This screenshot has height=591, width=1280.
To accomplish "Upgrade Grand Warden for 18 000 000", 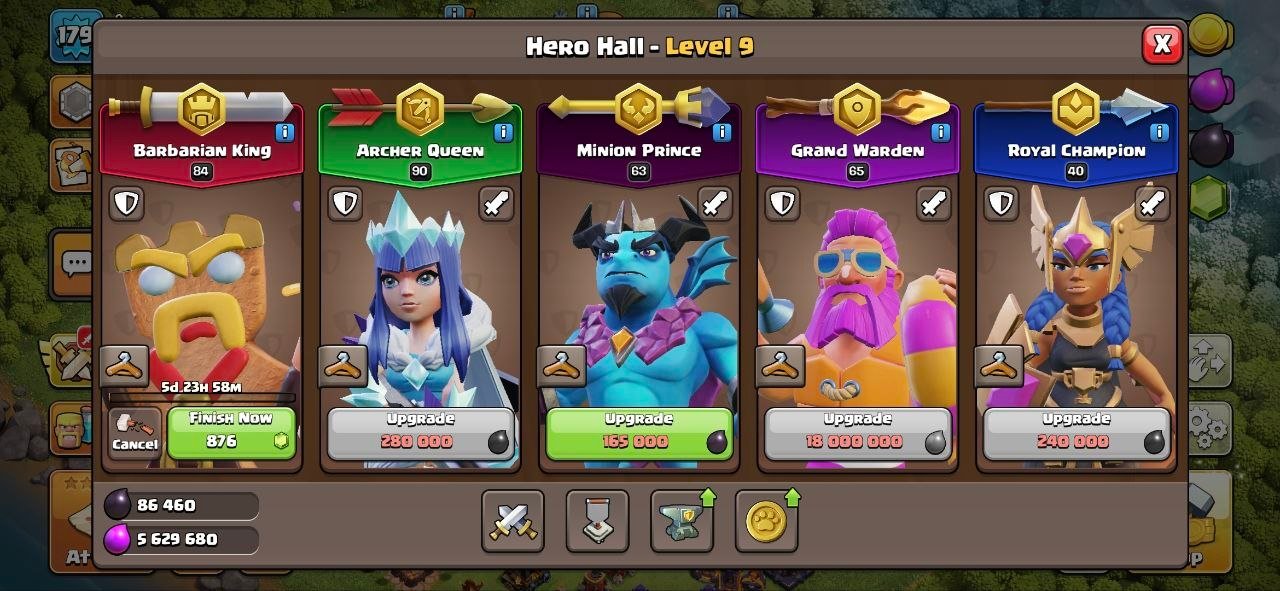I will pyautogui.click(x=857, y=433).
